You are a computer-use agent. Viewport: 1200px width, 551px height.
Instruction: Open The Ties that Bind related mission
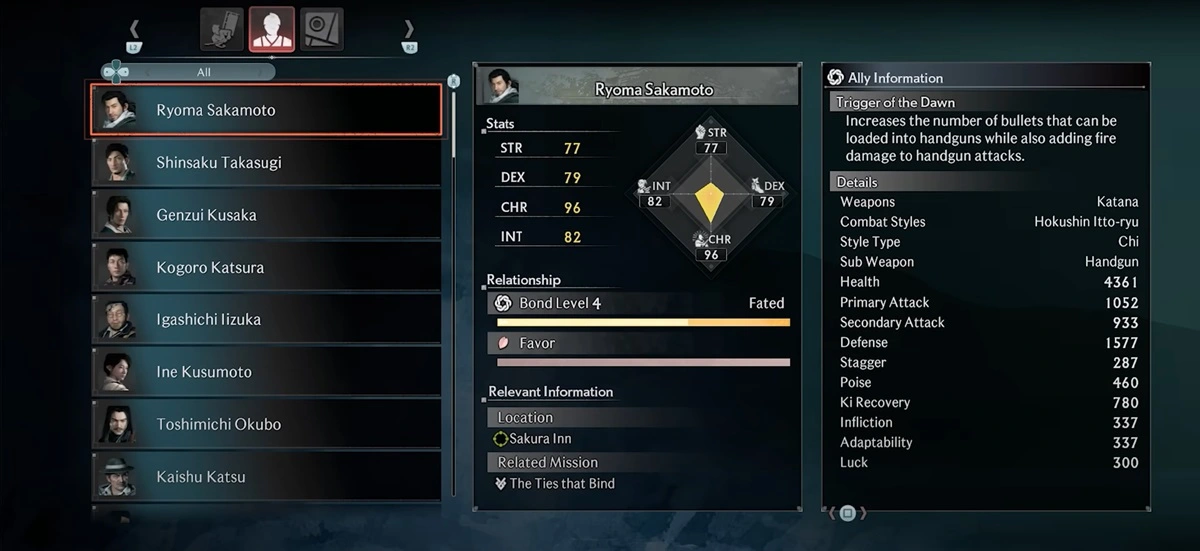(x=562, y=484)
